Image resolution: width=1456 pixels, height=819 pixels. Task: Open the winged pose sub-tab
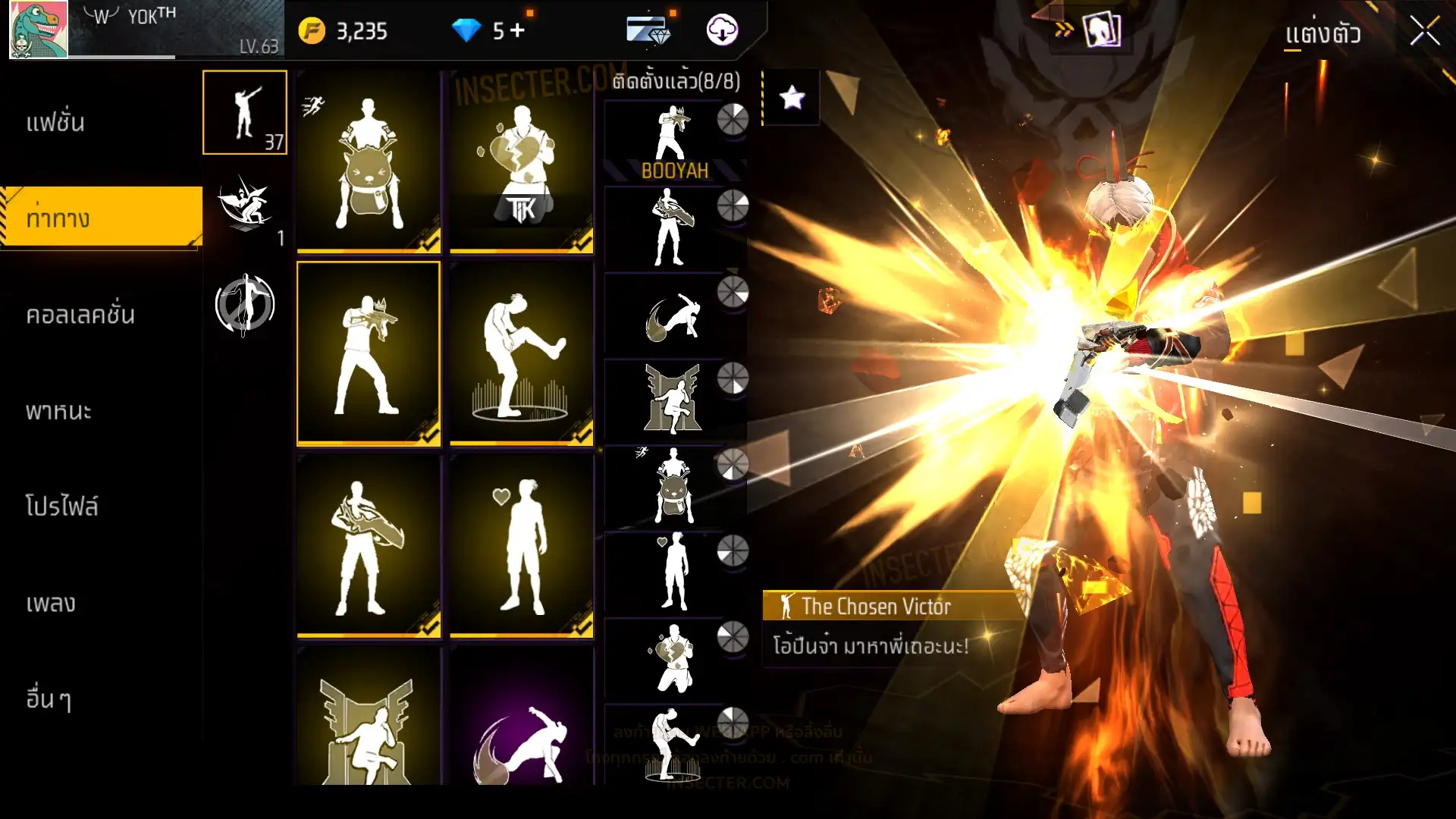coord(244,206)
